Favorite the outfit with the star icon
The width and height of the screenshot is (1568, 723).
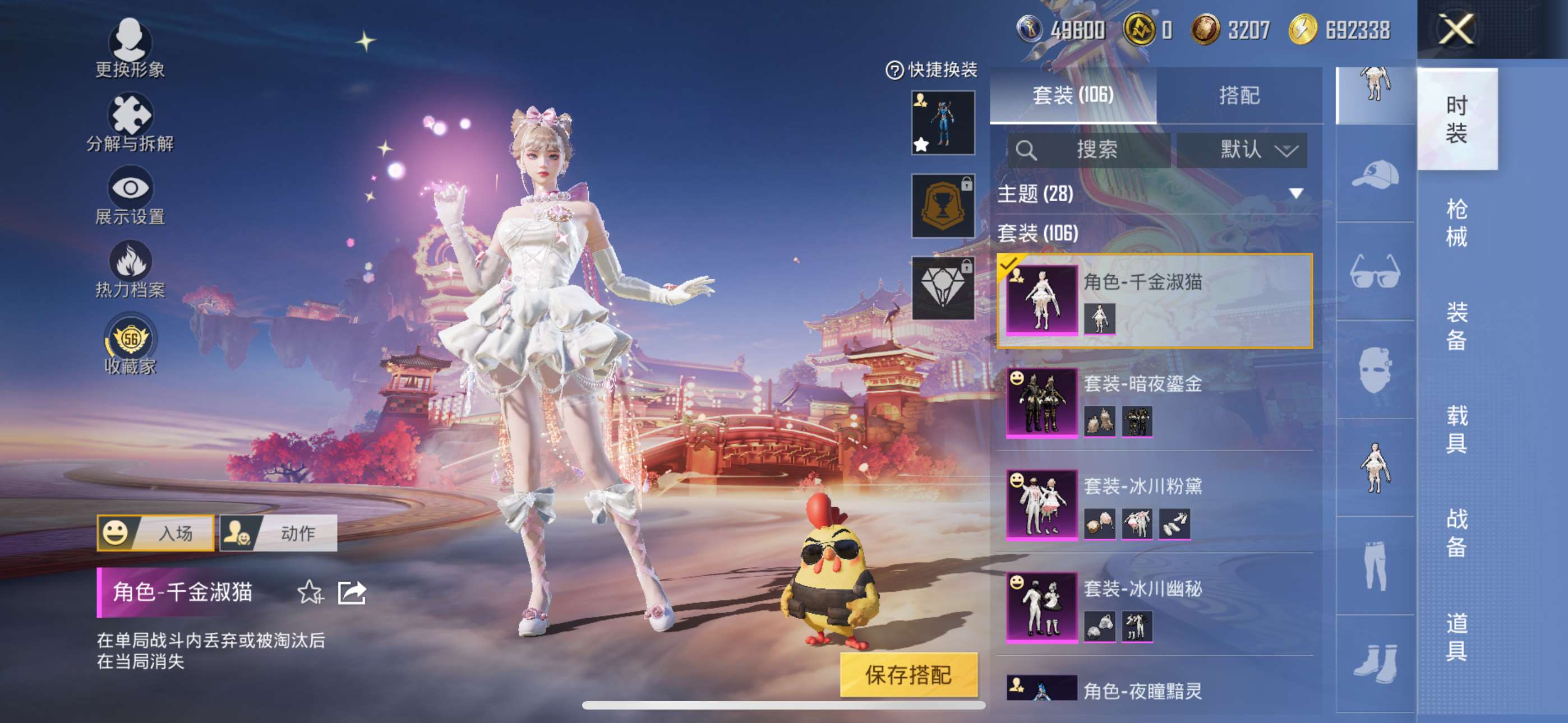tap(309, 591)
